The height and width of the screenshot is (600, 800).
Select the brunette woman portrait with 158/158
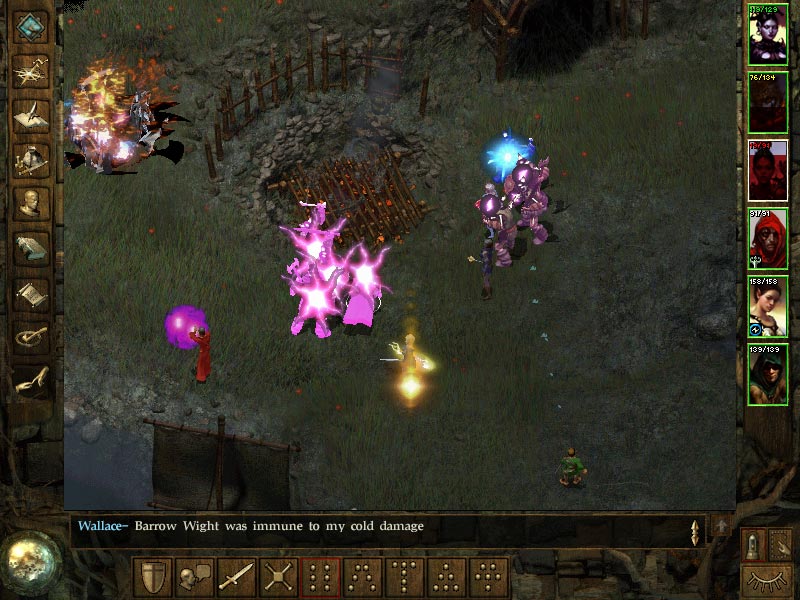pos(768,307)
